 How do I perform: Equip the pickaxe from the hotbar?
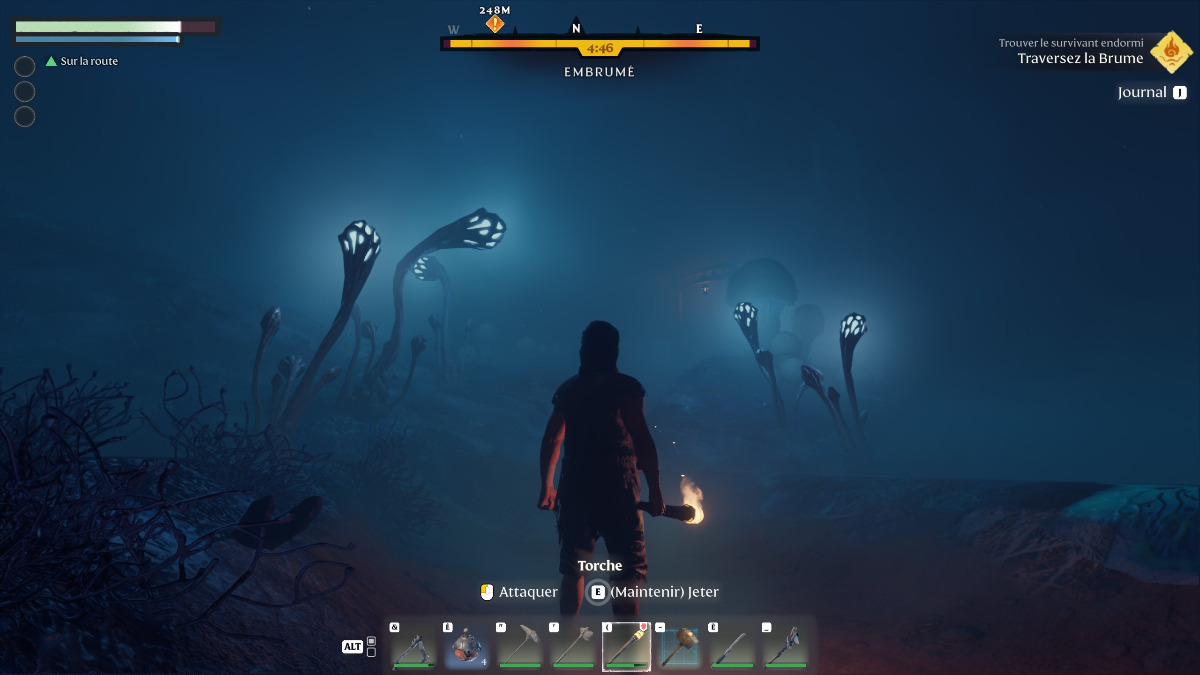click(520, 646)
